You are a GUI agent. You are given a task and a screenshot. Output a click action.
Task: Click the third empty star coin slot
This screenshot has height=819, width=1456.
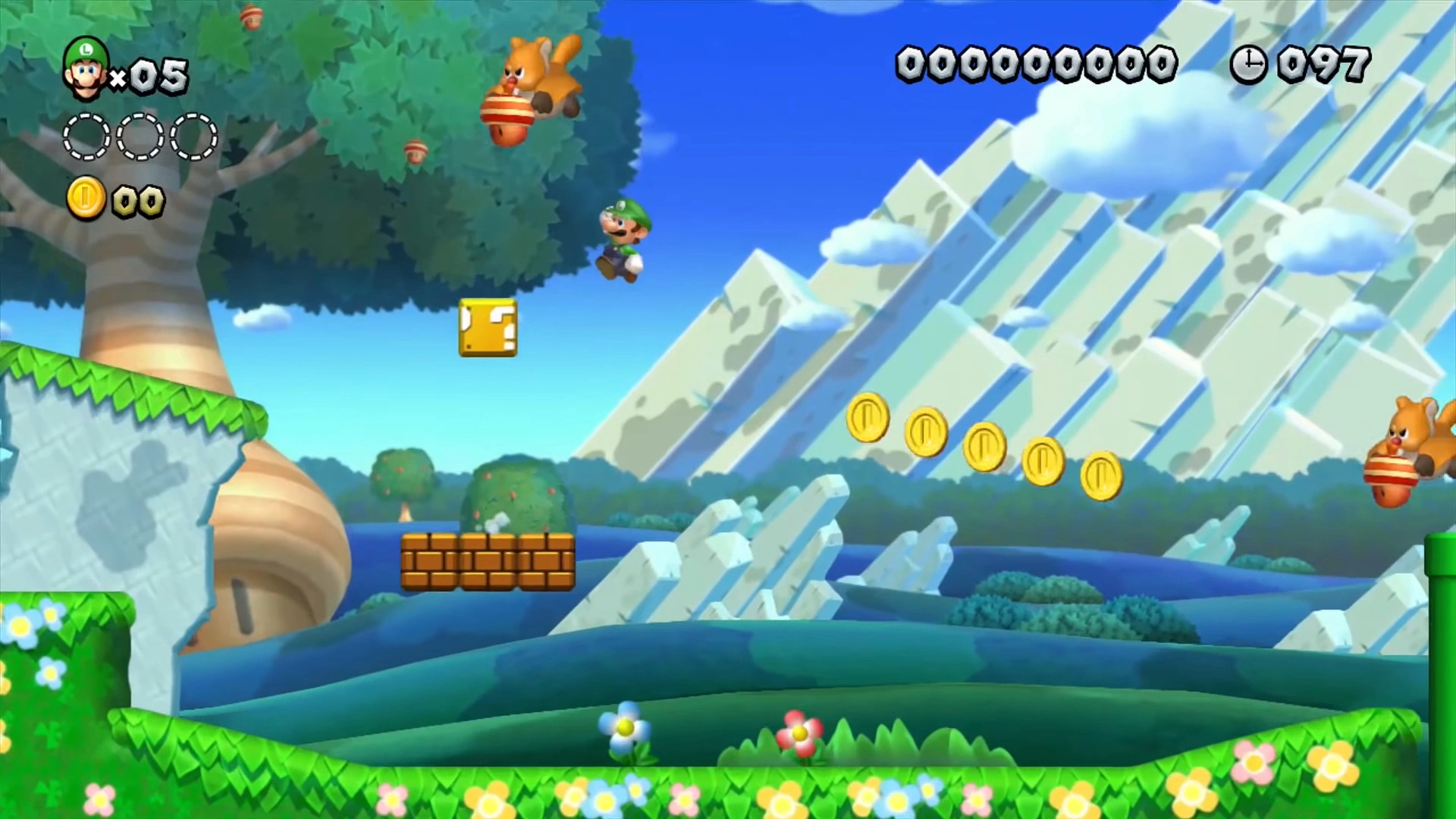pyautogui.click(x=193, y=136)
